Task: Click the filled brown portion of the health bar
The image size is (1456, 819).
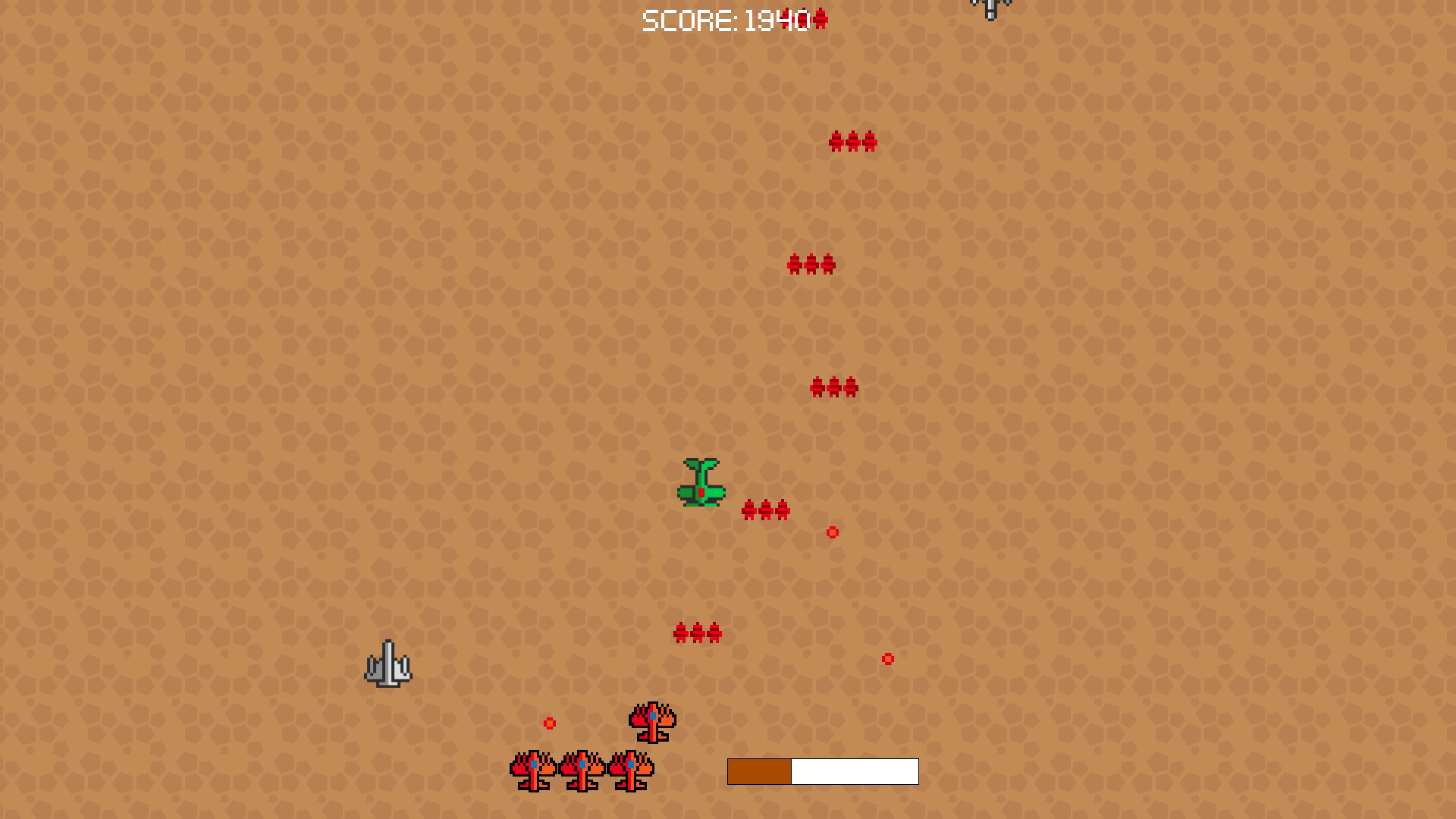Action: tap(758, 771)
